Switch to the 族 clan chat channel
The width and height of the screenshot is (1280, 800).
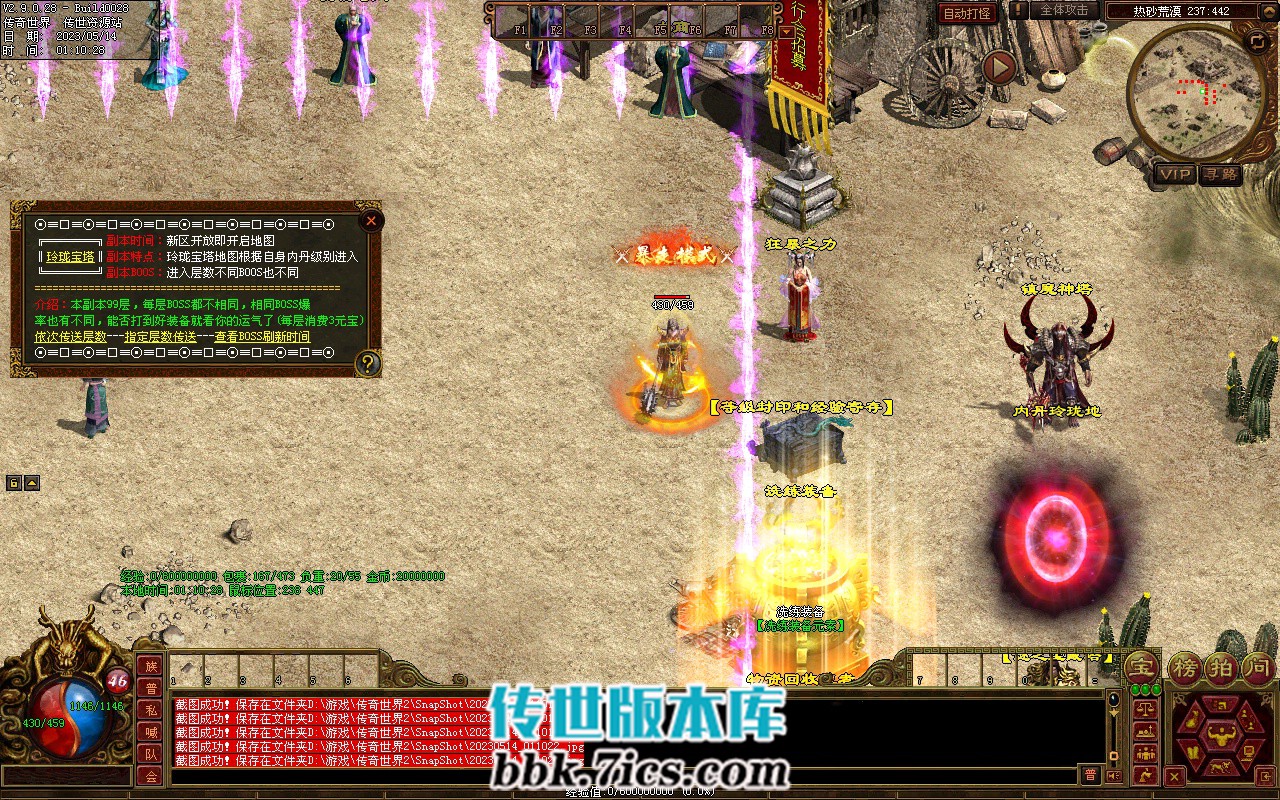(x=150, y=666)
